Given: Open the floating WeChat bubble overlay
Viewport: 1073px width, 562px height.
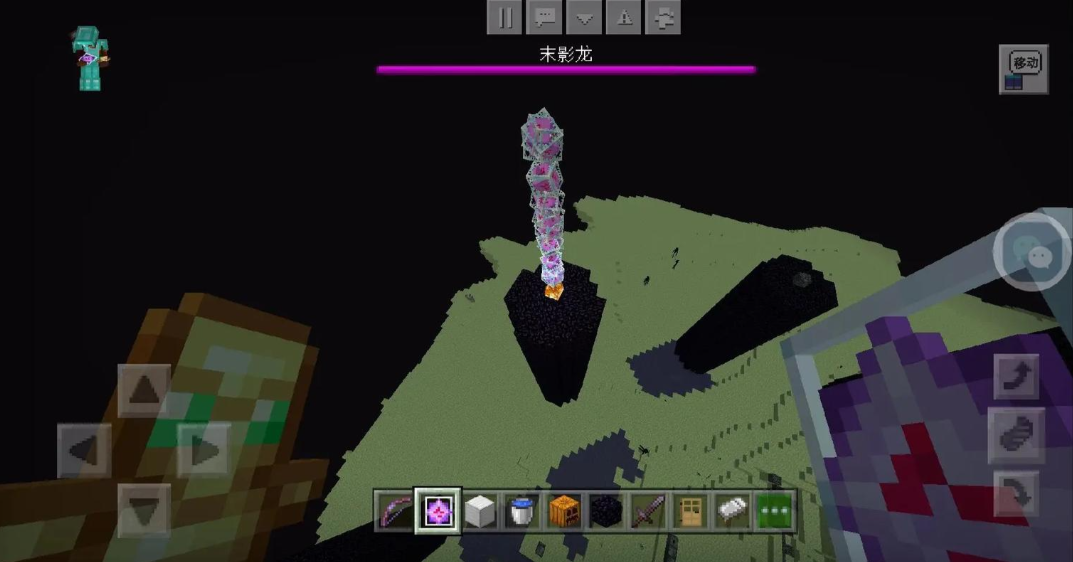Looking at the screenshot, I should pyautogui.click(x=1032, y=251).
